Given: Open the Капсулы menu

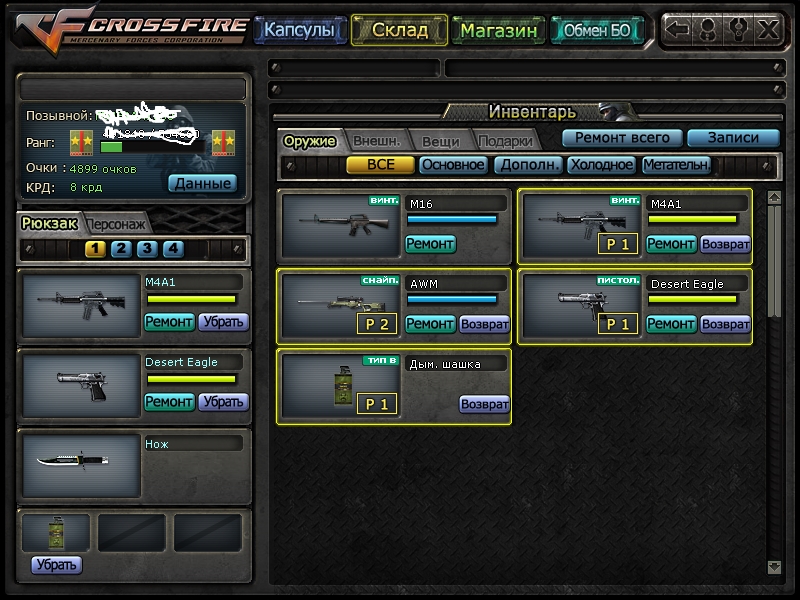Looking at the screenshot, I should tap(300, 30).
